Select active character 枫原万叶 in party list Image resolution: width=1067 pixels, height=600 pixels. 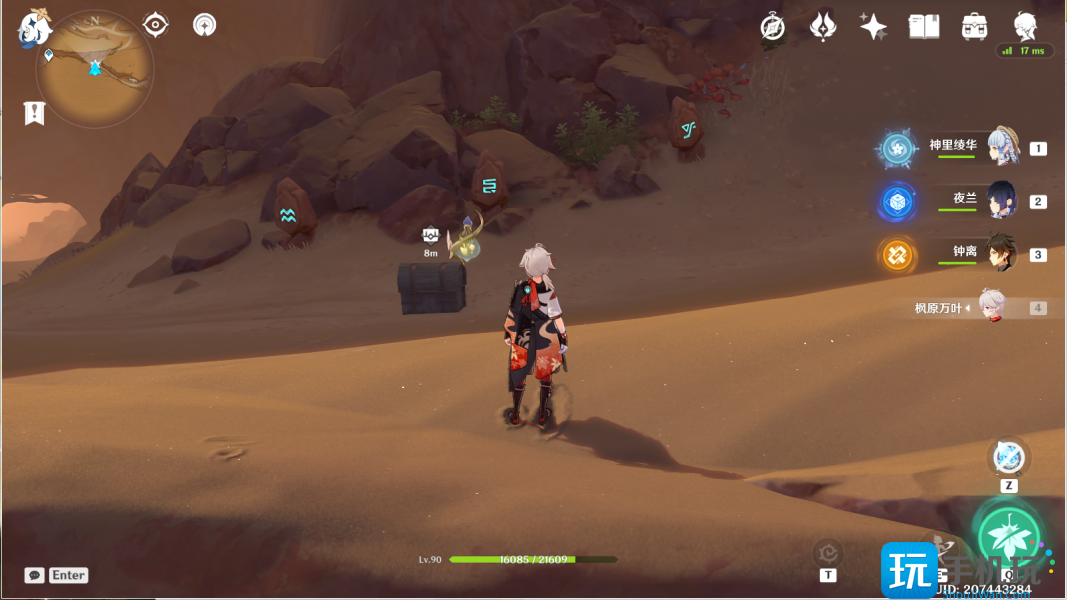[x=990, y=307]
